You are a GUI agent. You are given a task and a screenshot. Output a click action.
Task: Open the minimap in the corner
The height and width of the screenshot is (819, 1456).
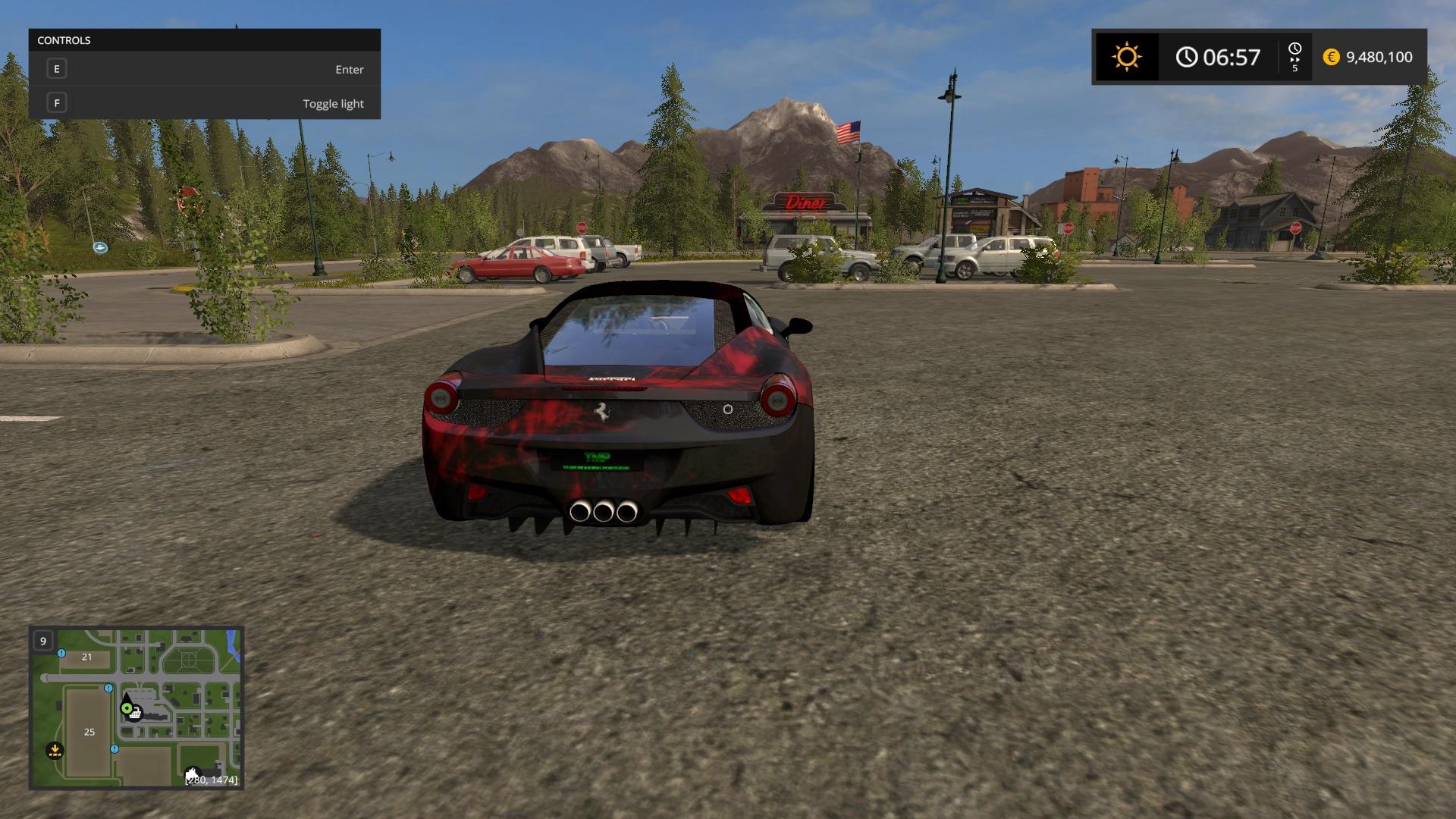[x=136, y=708]
